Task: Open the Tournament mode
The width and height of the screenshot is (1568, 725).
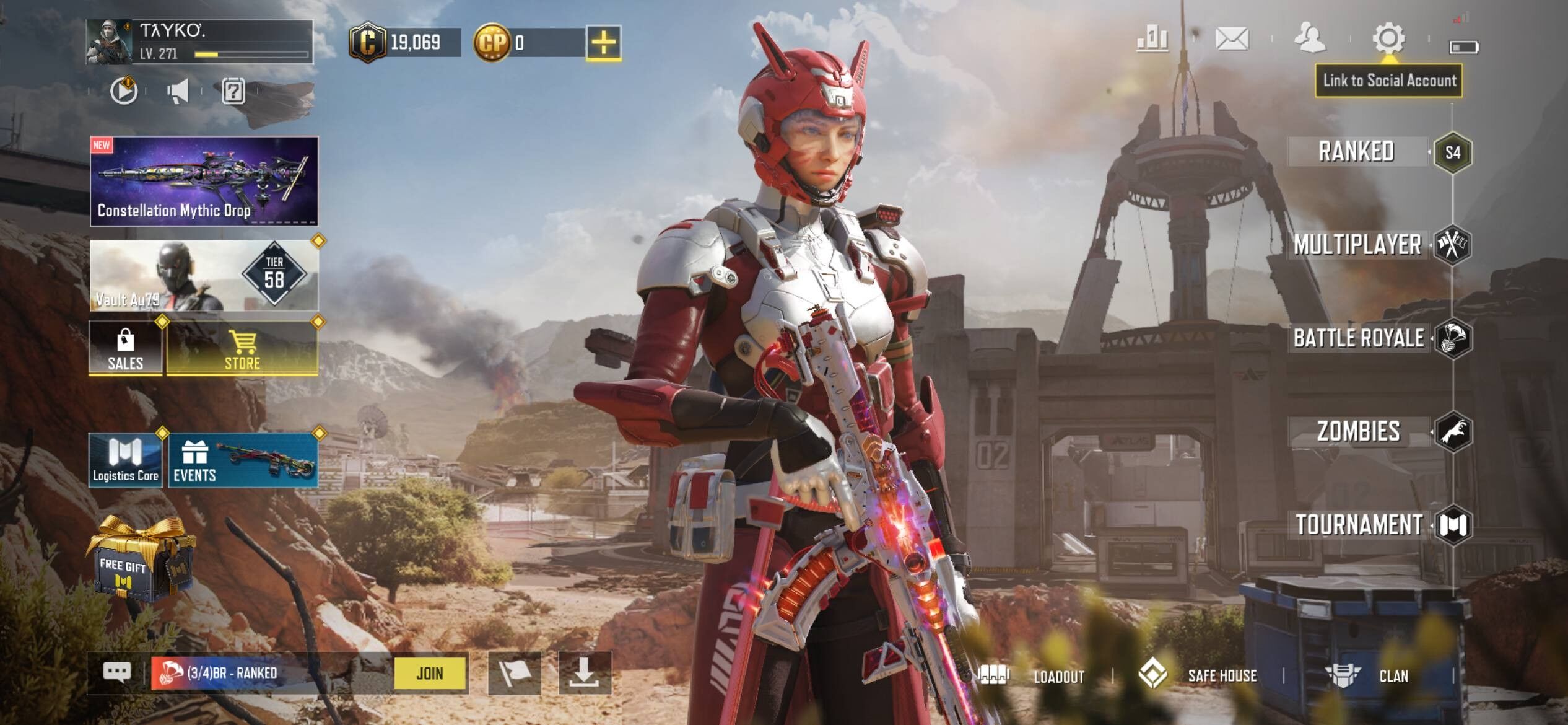Action: point(1360,525)
